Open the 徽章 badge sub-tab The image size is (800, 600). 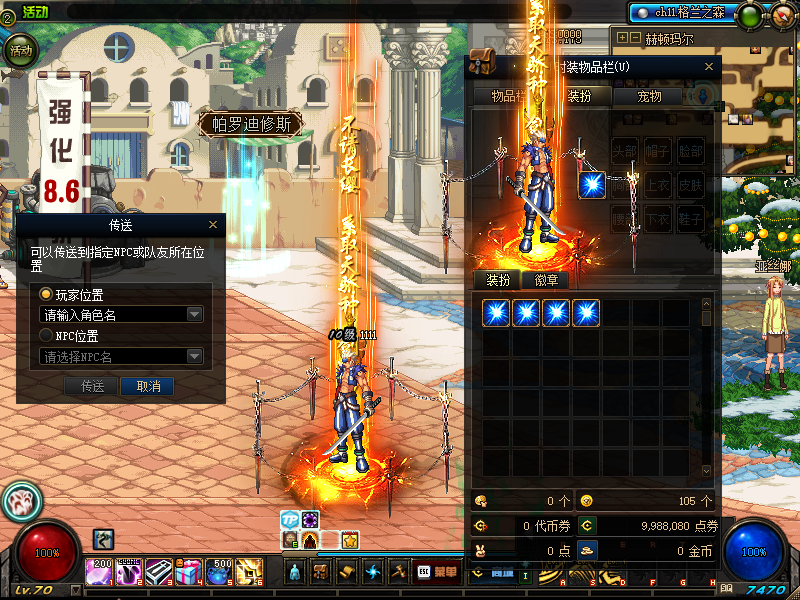[546, 280]
